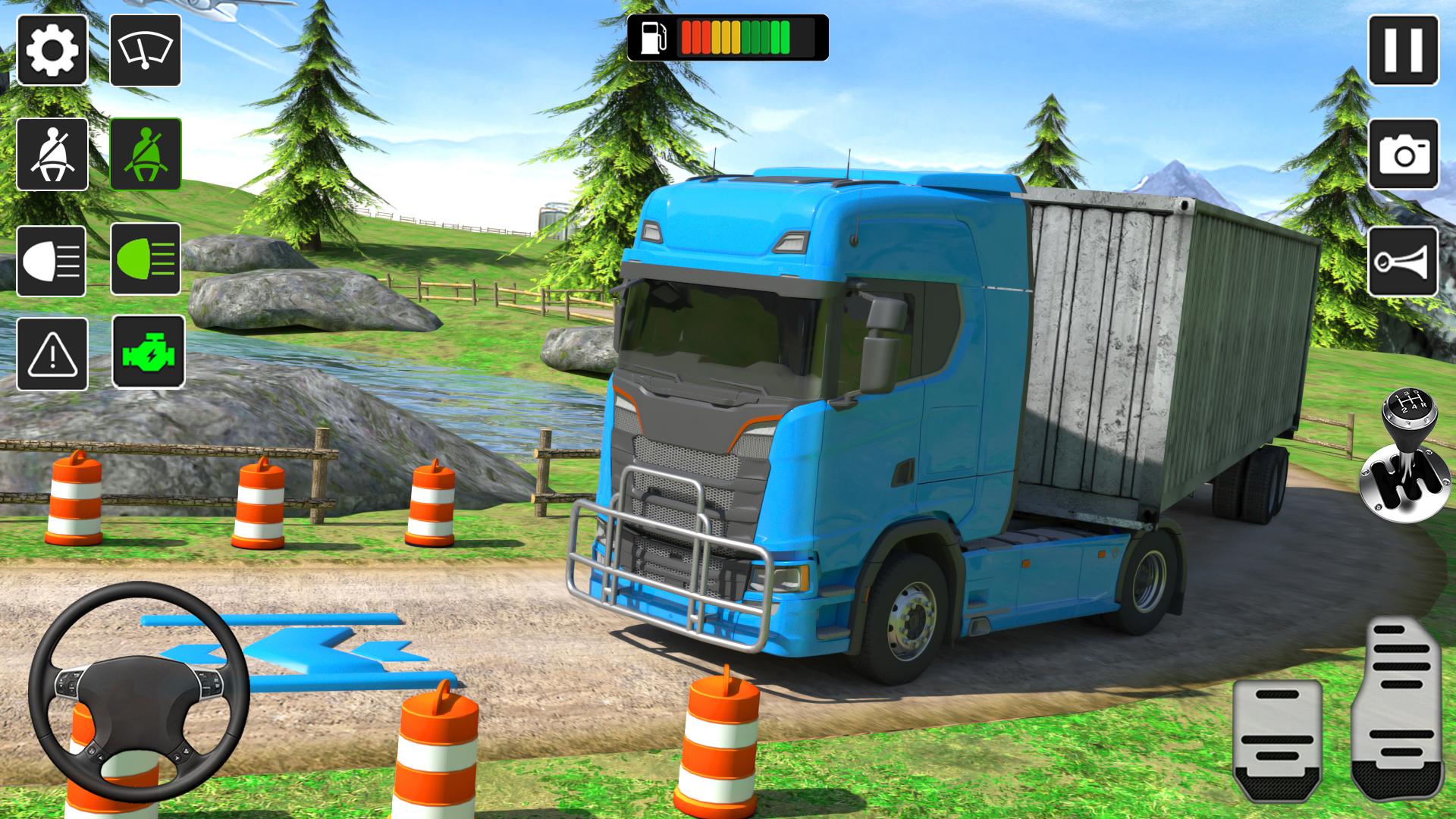
Task: Sound the truck horn
Action: tap(1403, 261)
